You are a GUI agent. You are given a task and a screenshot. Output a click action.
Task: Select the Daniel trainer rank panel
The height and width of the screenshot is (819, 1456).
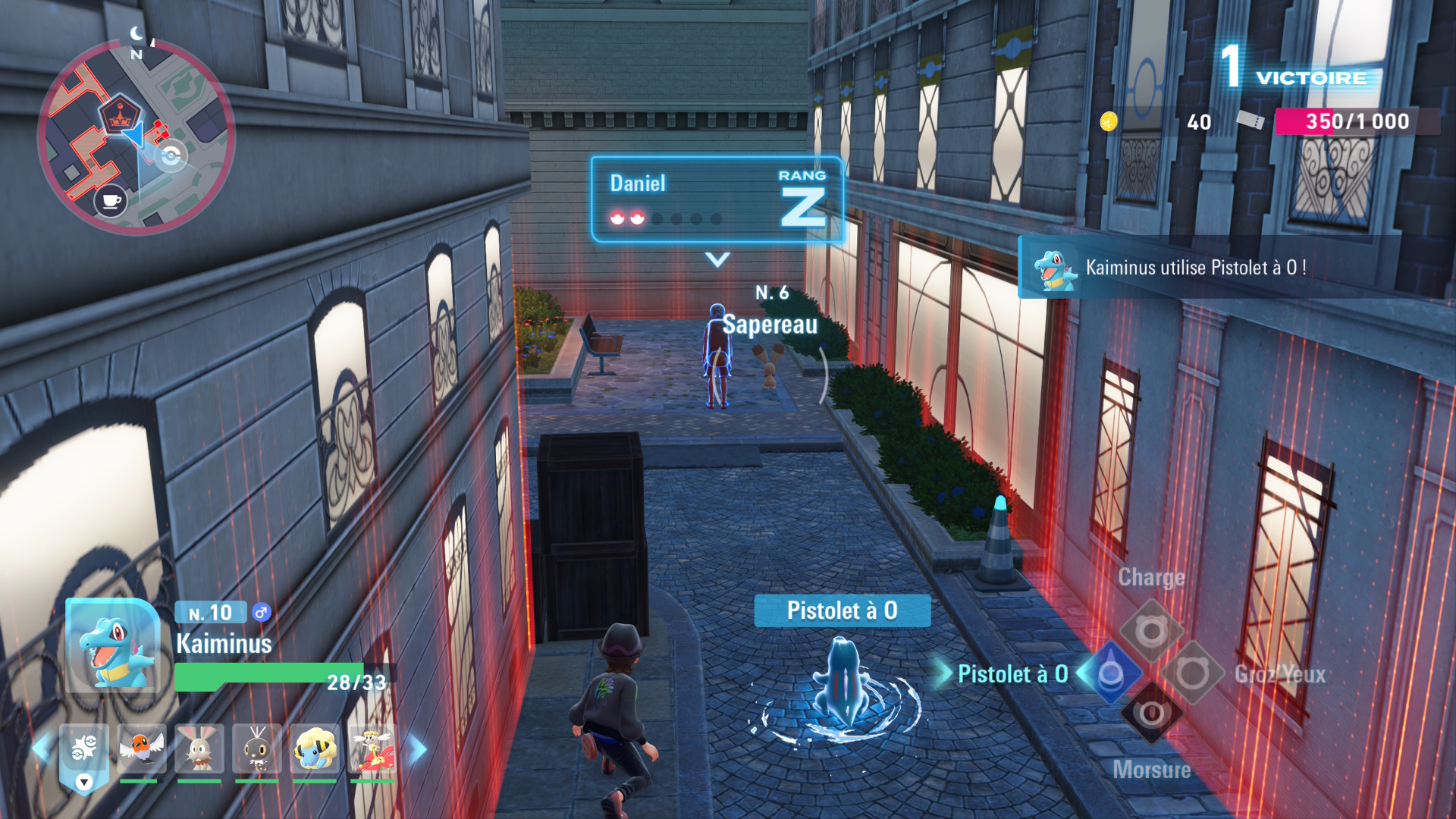click(x=717, y=199)
